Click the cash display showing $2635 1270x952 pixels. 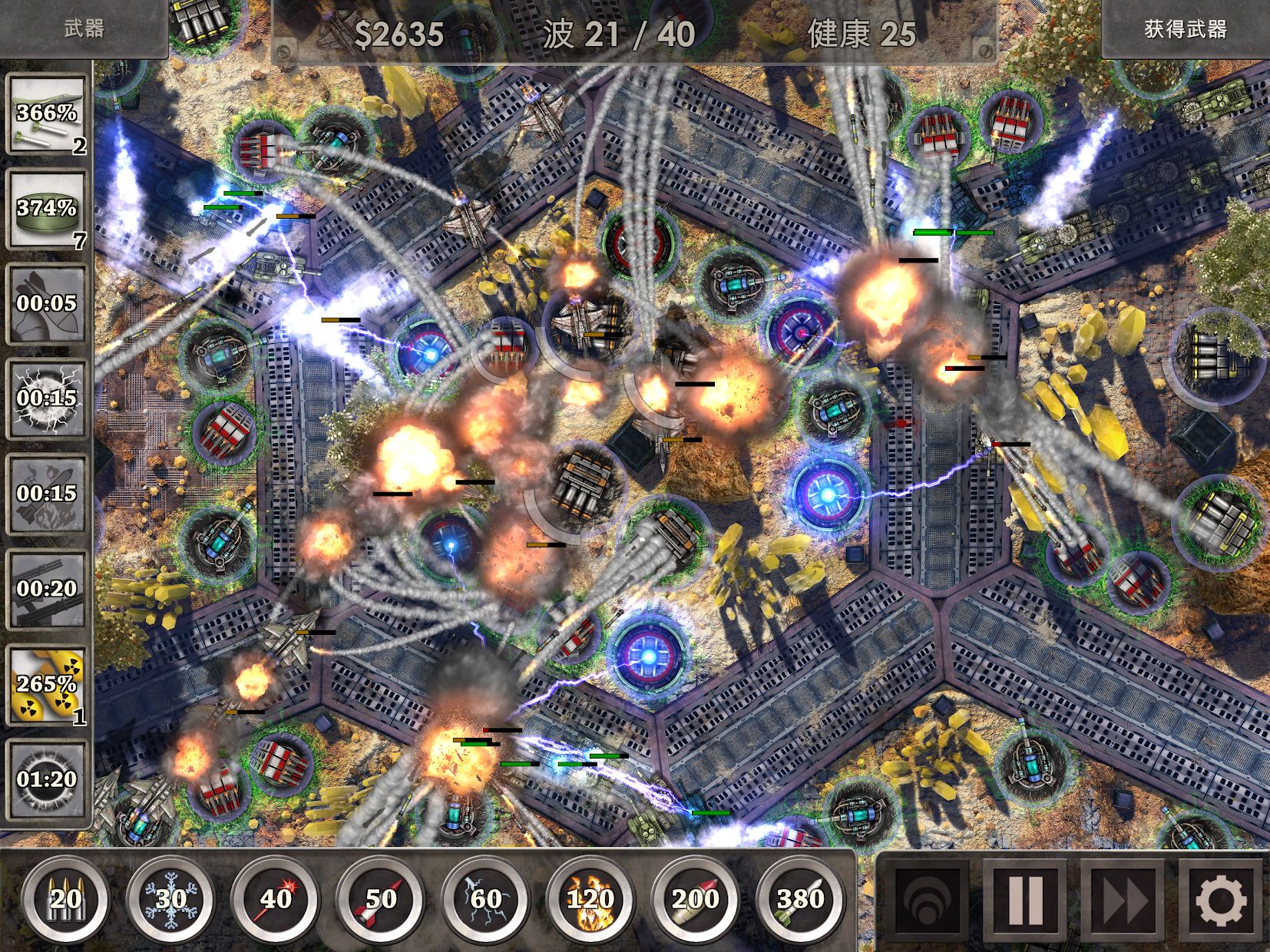399,32
